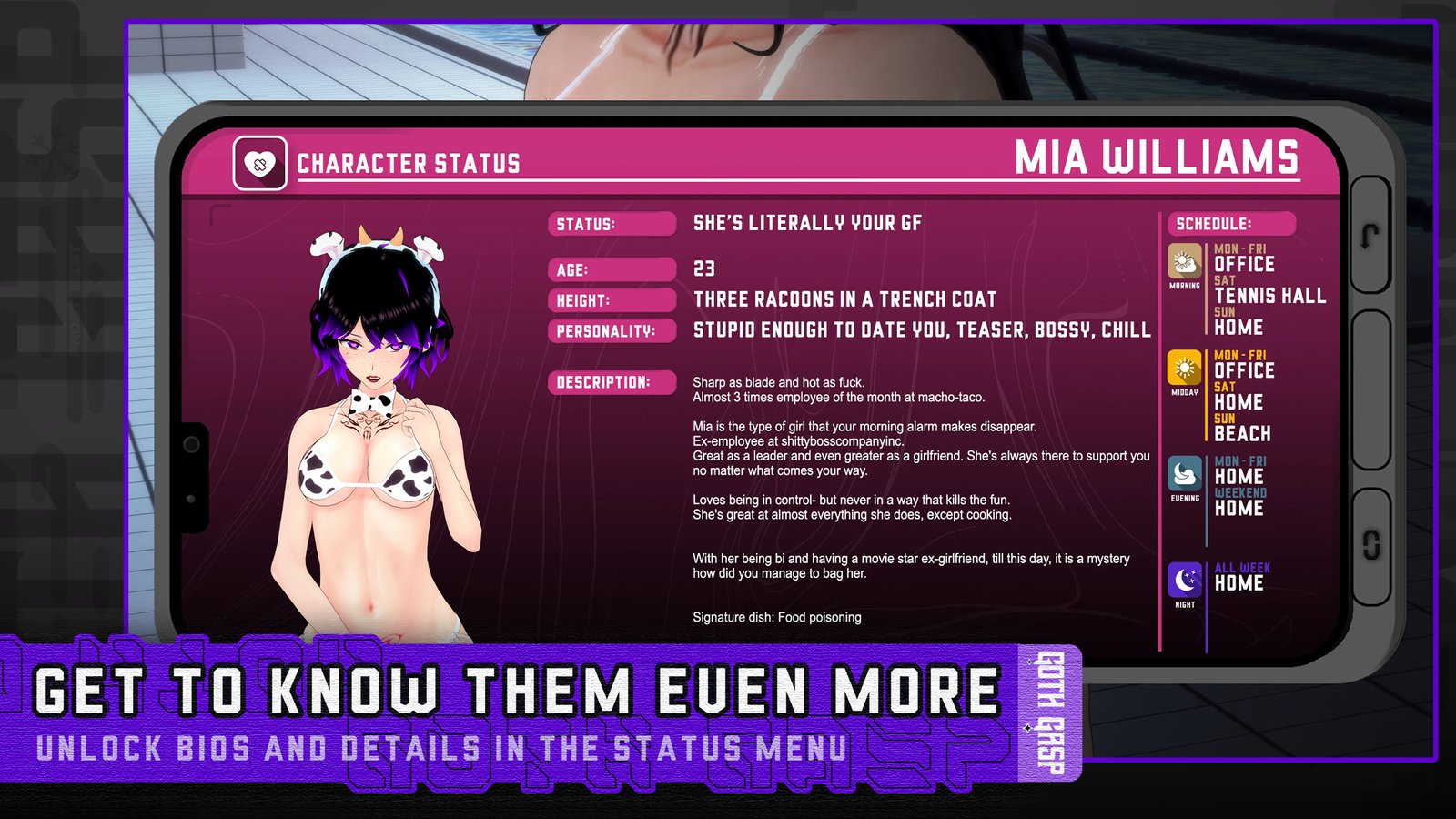This screenshot has height=819, width=1456.
Task: Tap the phone's blank middle side button
Action: click(x=1370, y=389)
